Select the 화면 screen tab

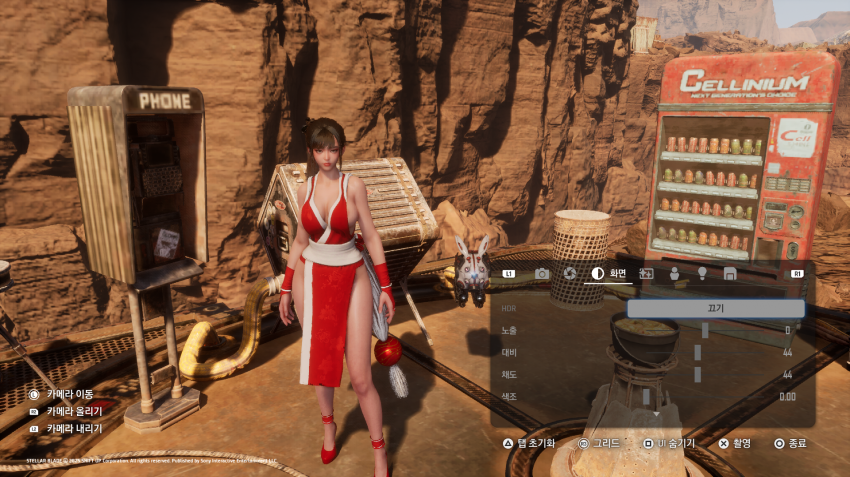[610, 273]
